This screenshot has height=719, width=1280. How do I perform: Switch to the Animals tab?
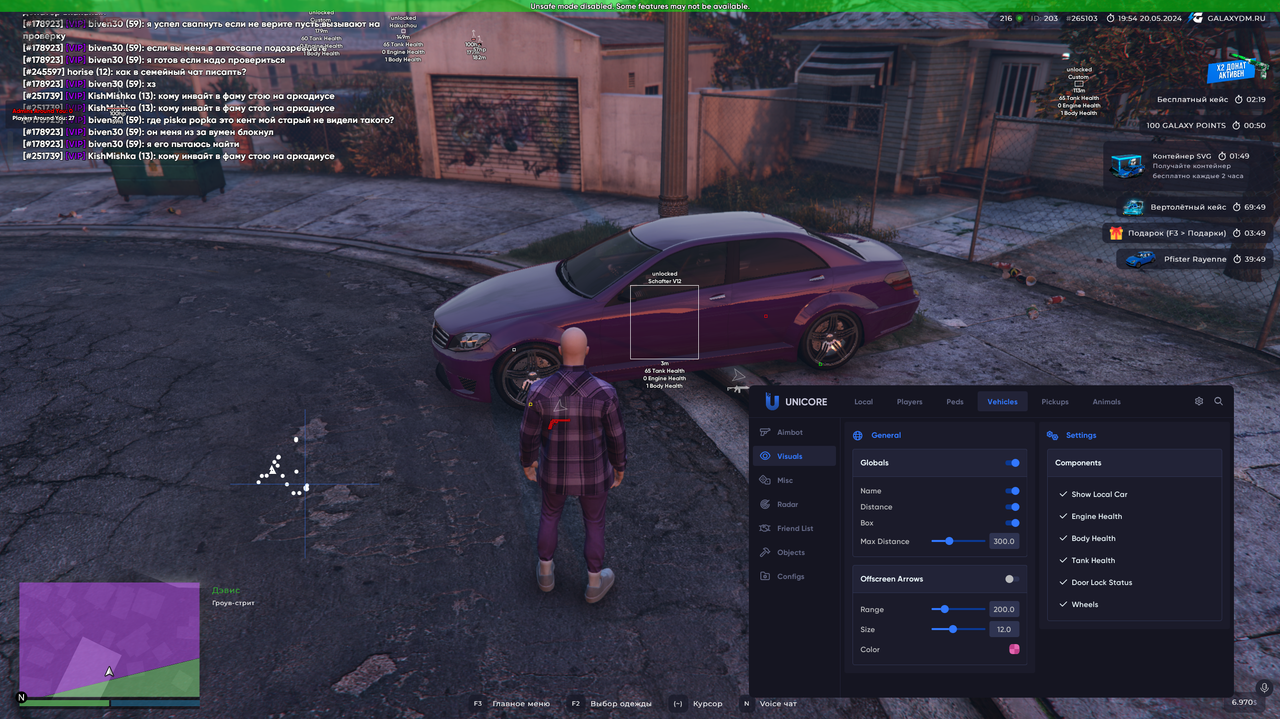pos(1106,402)
